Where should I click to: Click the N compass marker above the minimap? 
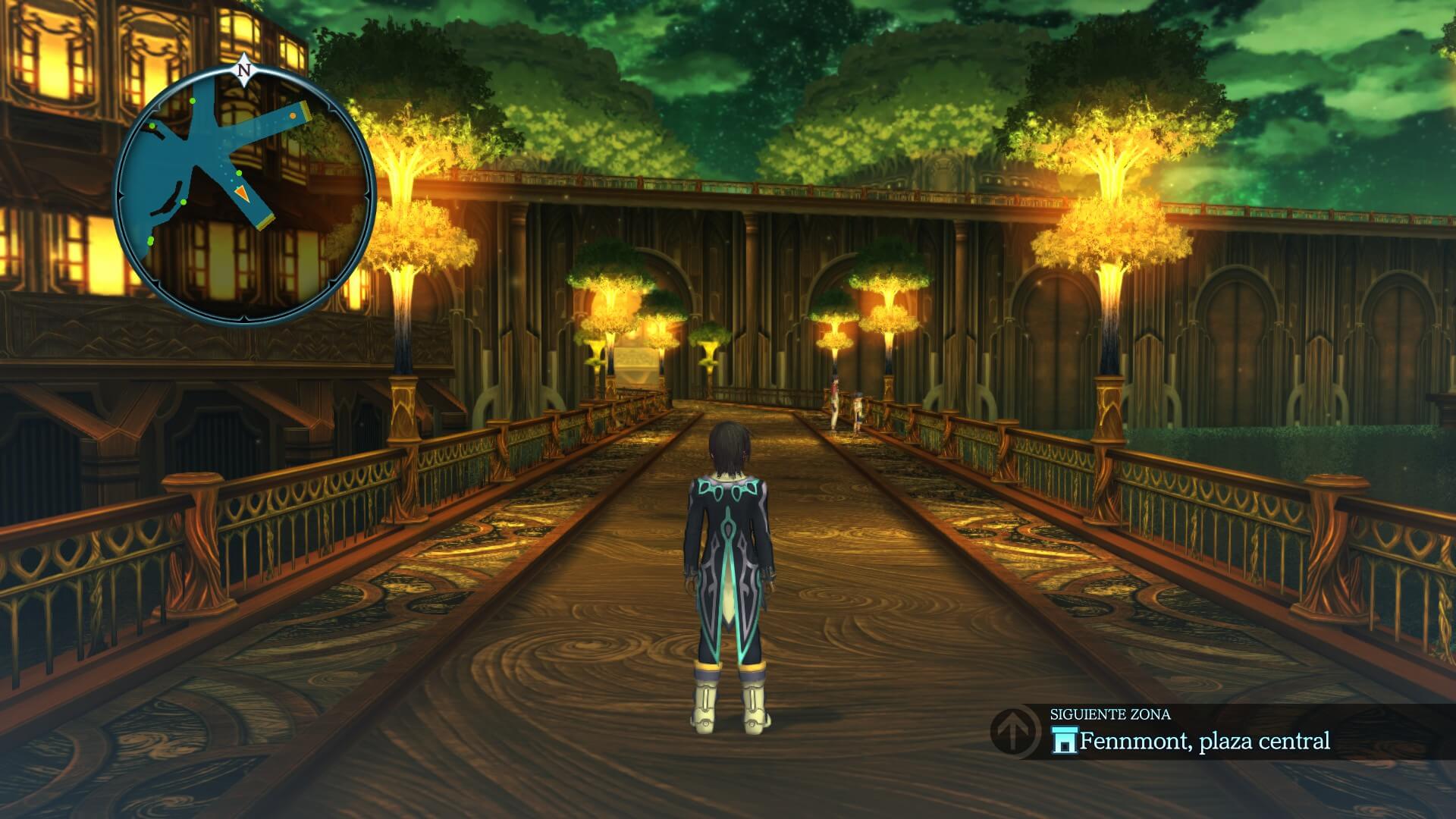click(244, 70)
